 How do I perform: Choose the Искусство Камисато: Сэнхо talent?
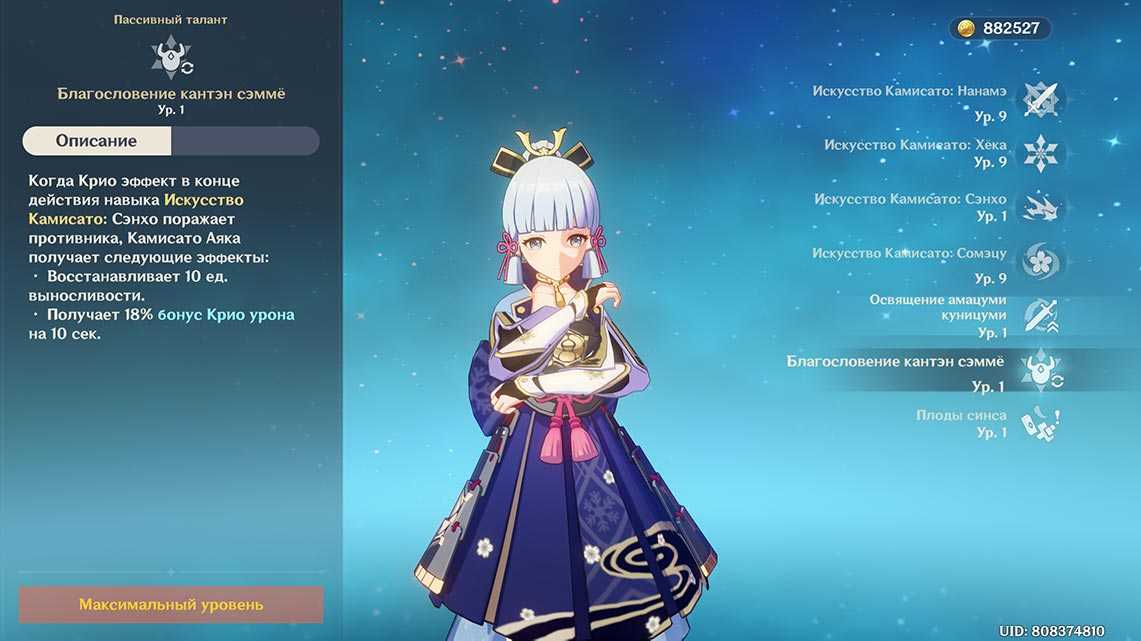1040,207
